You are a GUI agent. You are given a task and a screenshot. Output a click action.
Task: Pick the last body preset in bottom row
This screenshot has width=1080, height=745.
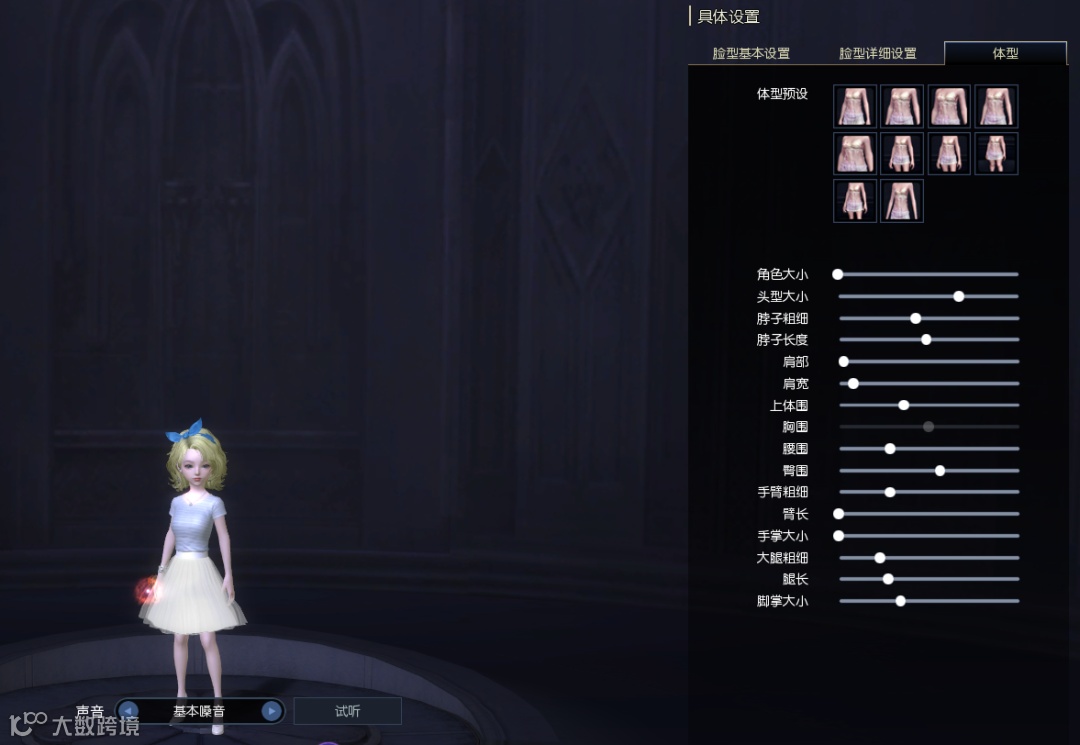(x=902, y=201)
